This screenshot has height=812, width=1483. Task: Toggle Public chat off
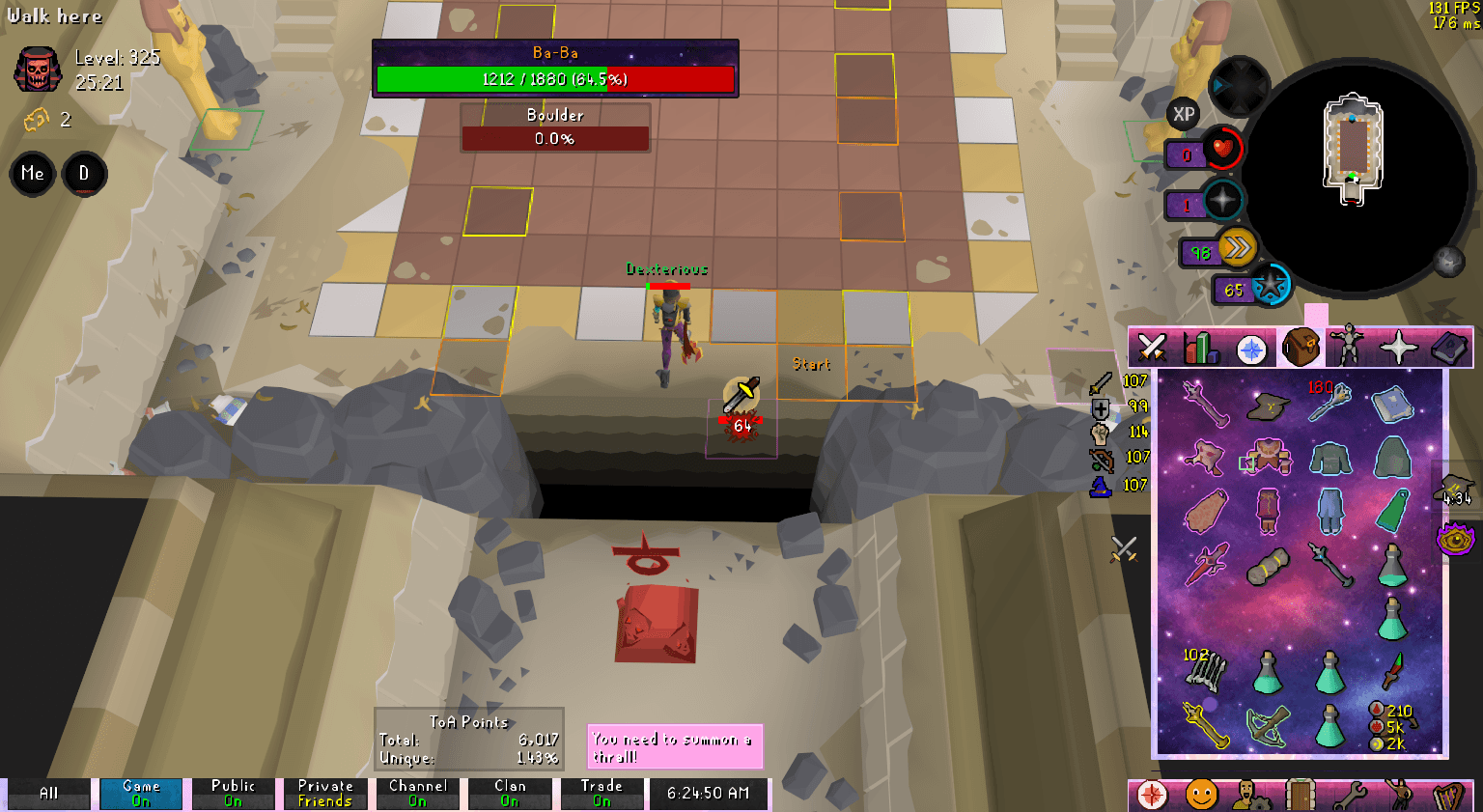tap(233, 792)
